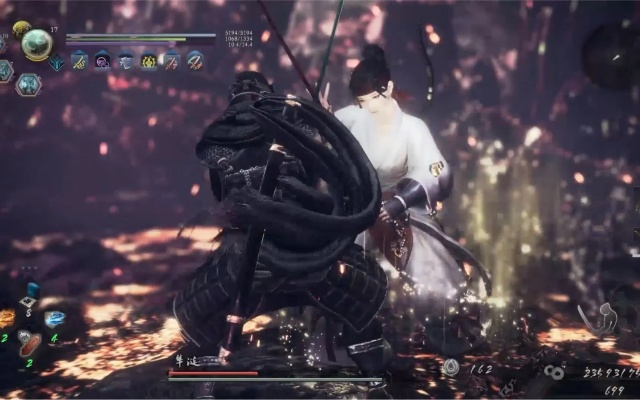Click the yellow gear-shaped buff icon
The height and width of the screenshot is (400, 640).
click(x=149, y=61)
